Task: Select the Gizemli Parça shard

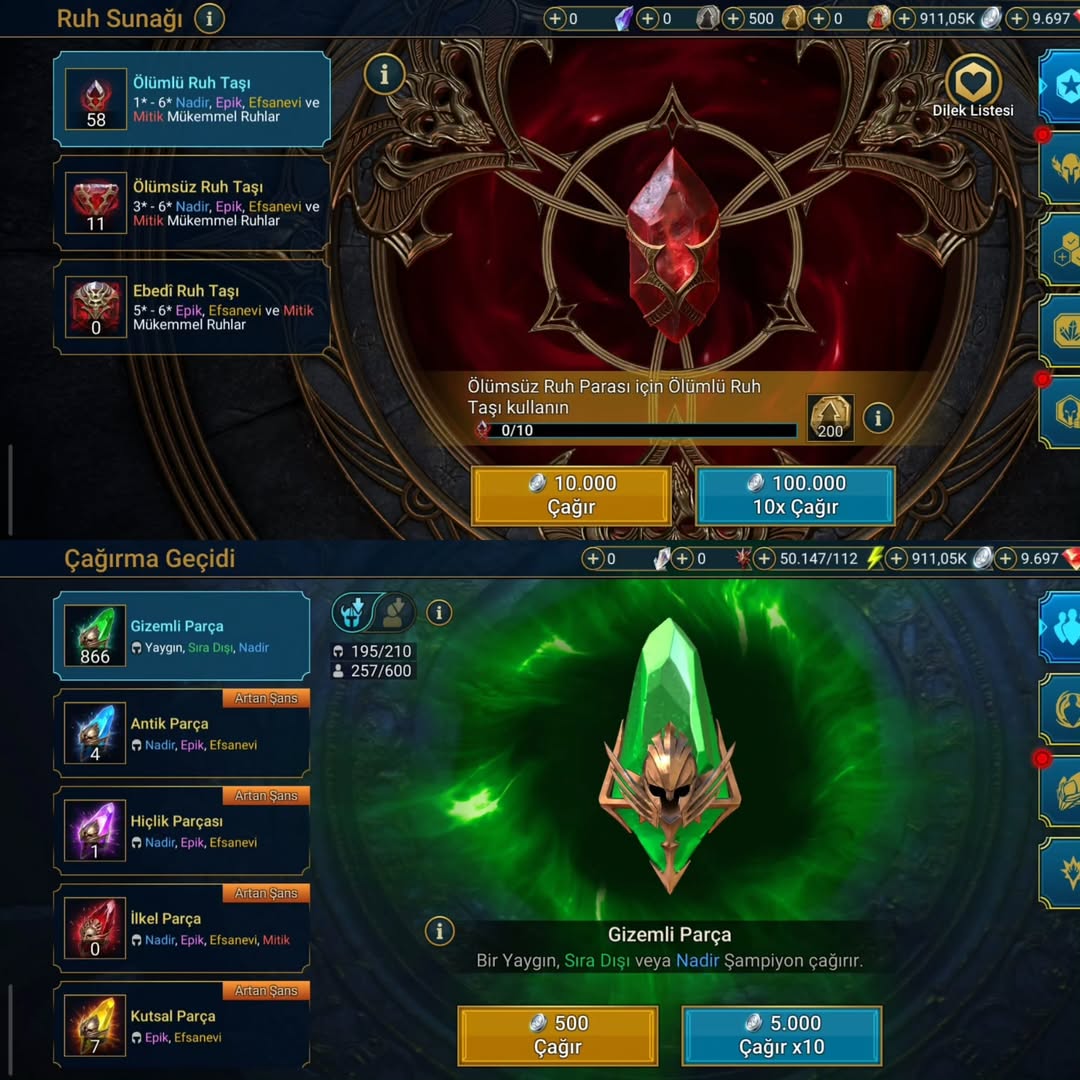Action: coord(182,636)
